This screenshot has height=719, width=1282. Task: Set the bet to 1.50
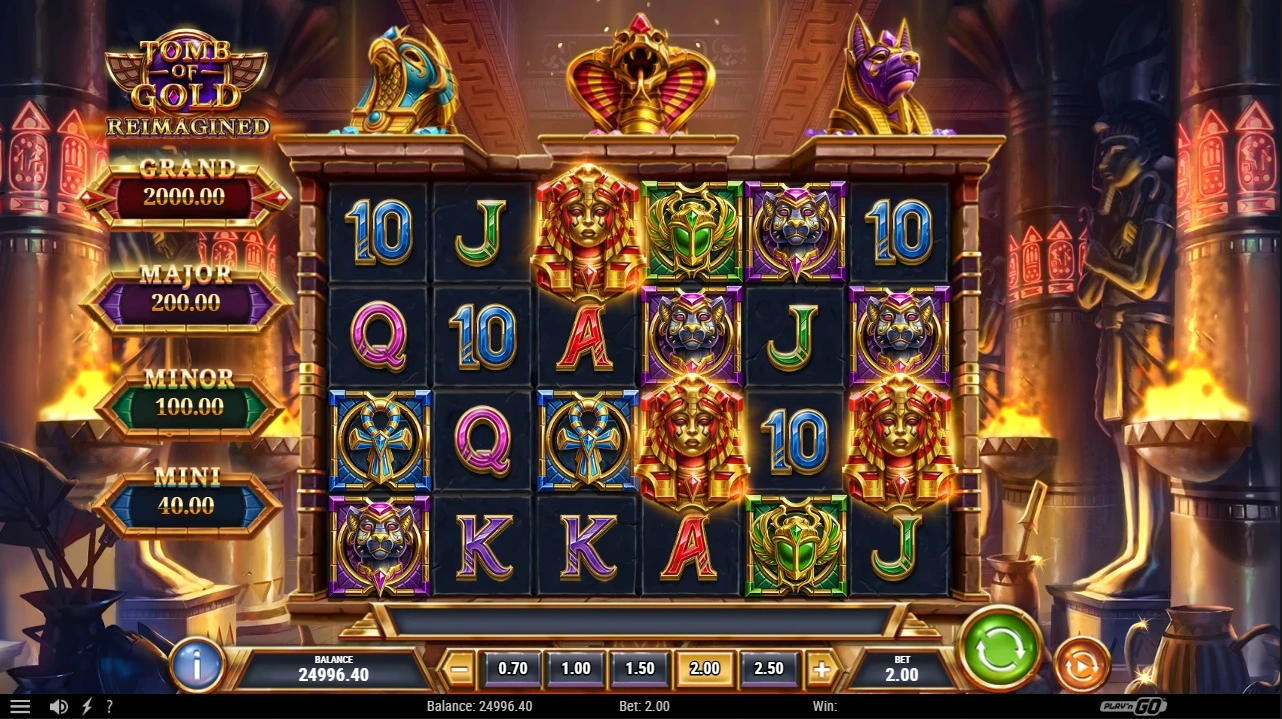(x=640, y=668)
